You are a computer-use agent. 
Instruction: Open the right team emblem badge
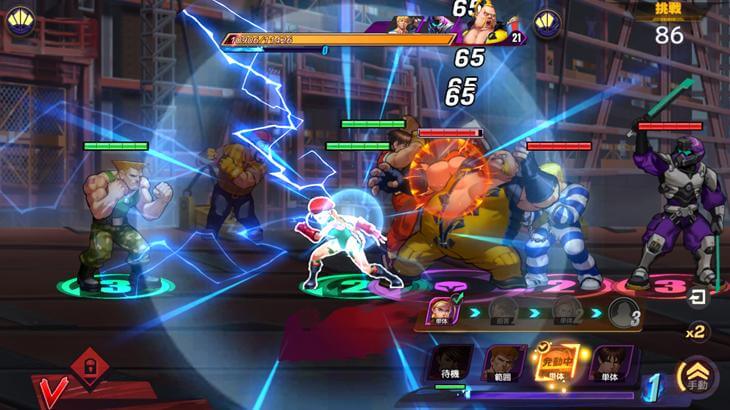(x=546, y=22)
